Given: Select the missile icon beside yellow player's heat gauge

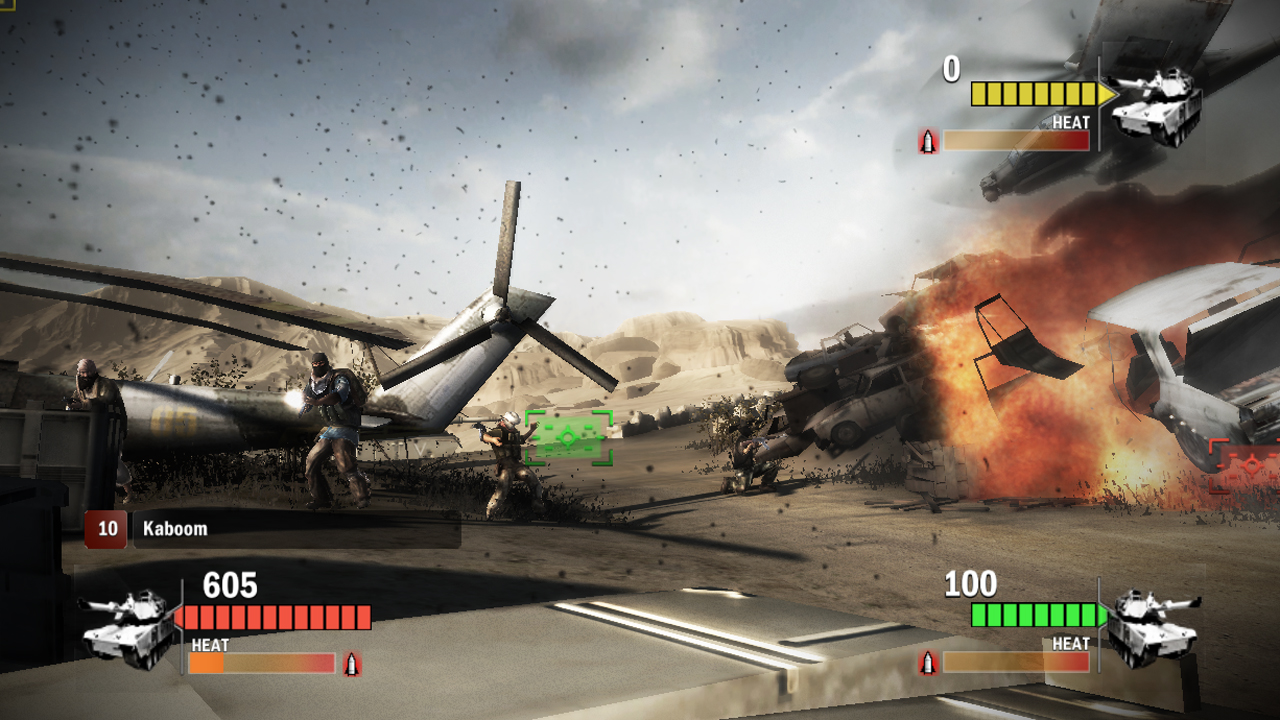Looking at the screenshot, I should 929,141.
